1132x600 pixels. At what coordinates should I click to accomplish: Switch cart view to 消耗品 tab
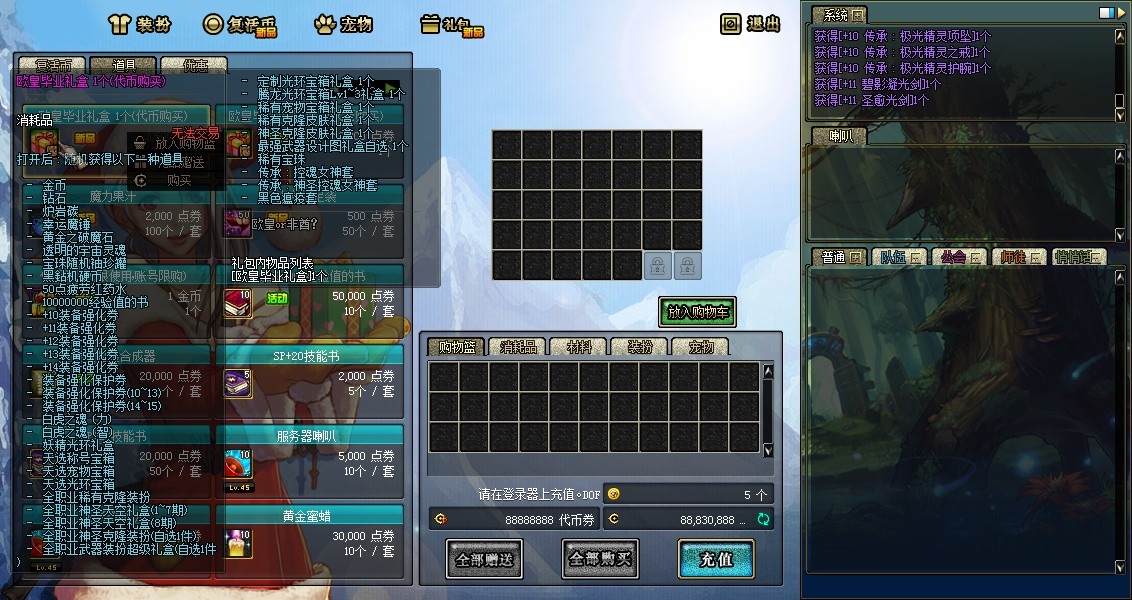click(x=518, y=347)
